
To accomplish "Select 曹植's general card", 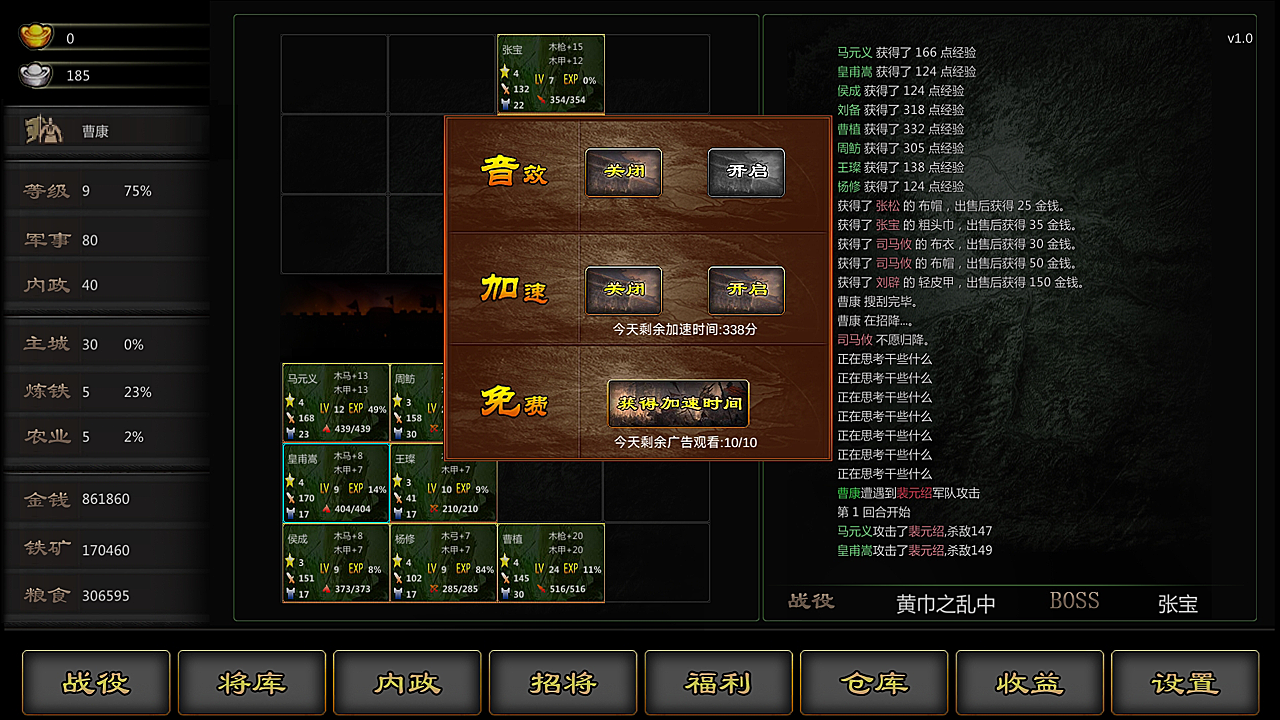I will pos(550,564).
